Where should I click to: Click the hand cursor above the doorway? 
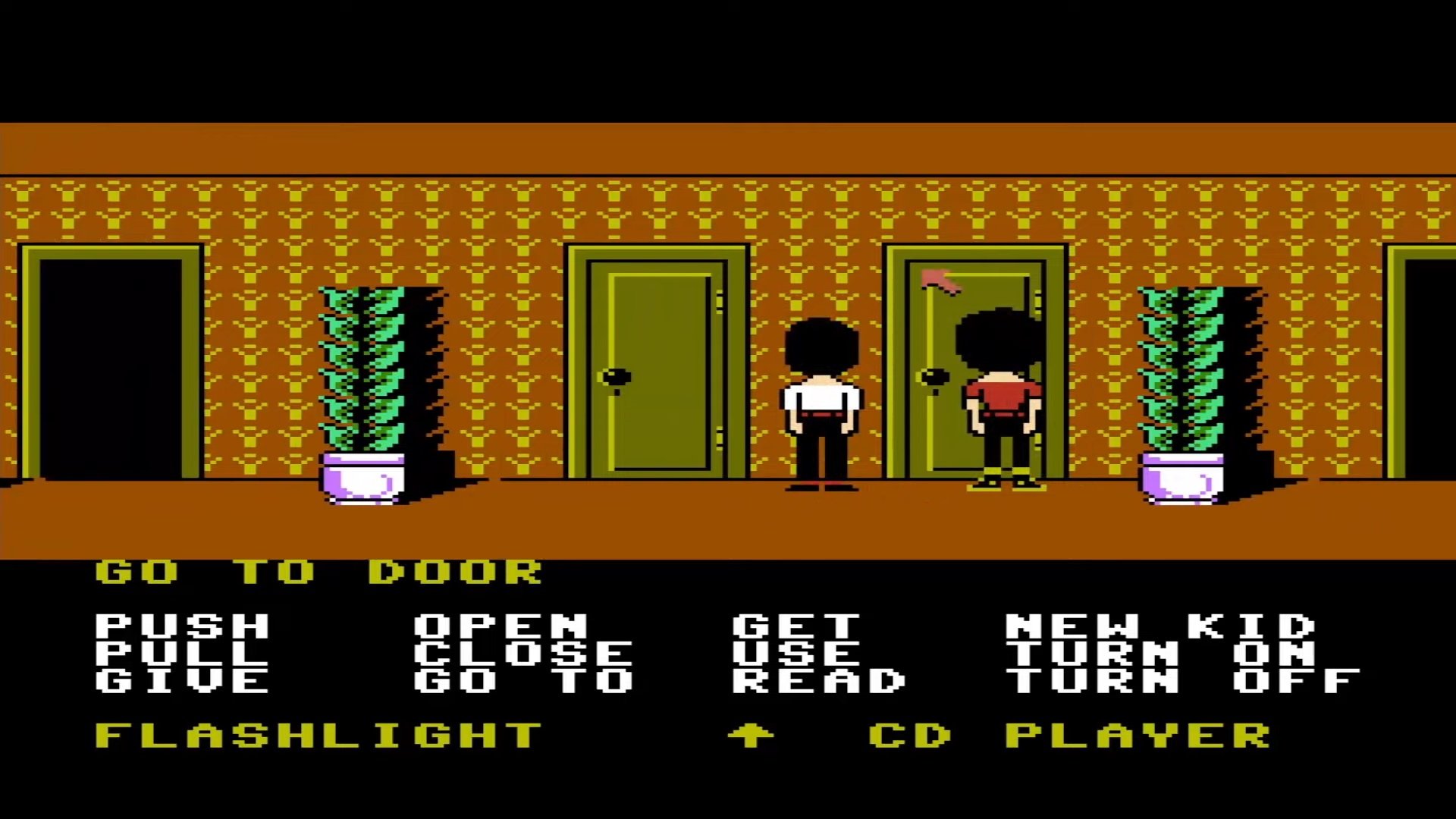(940, 281)
